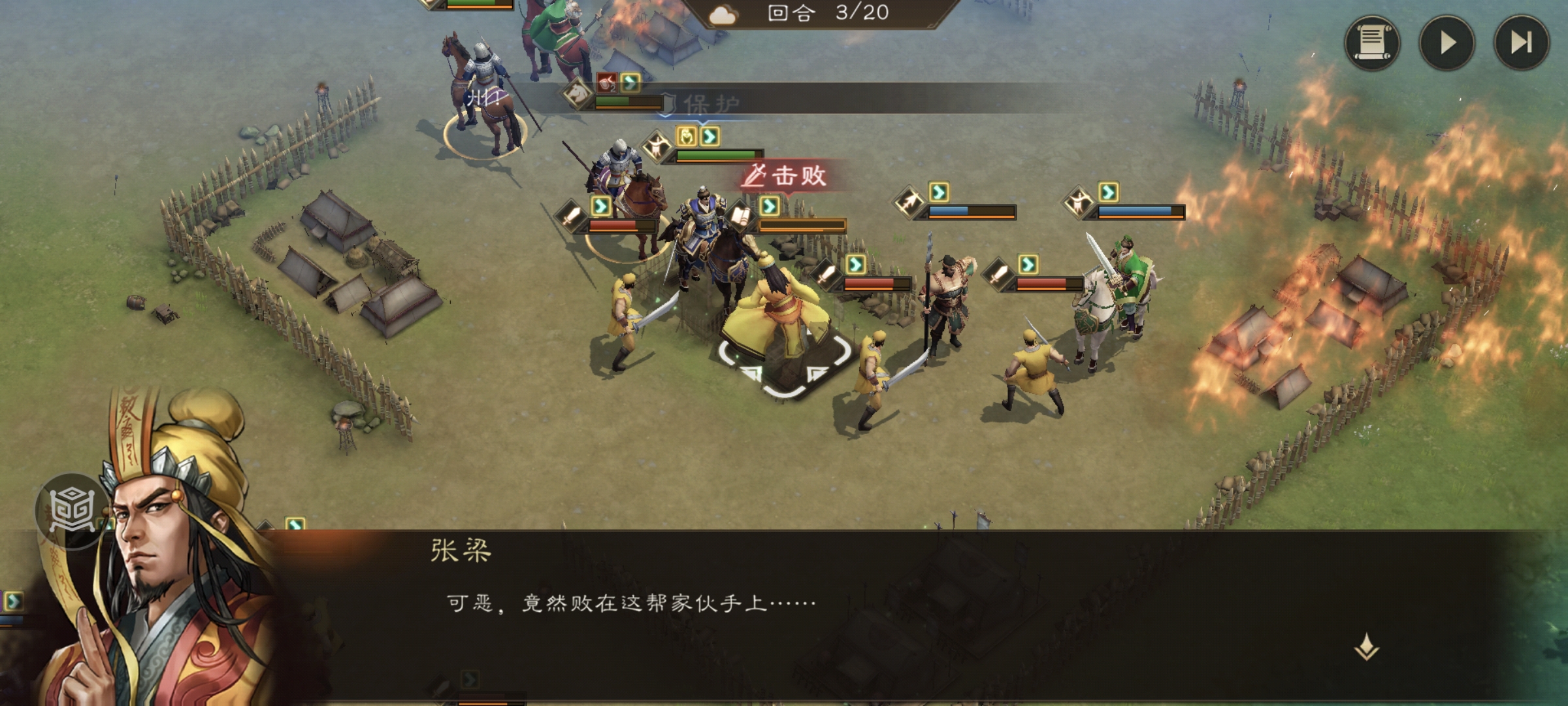Click the red helmet debuff icon with the 2 counter
Image resolution: width=1568 pixels, height=706 pixels.
click(x=606, y=83)
